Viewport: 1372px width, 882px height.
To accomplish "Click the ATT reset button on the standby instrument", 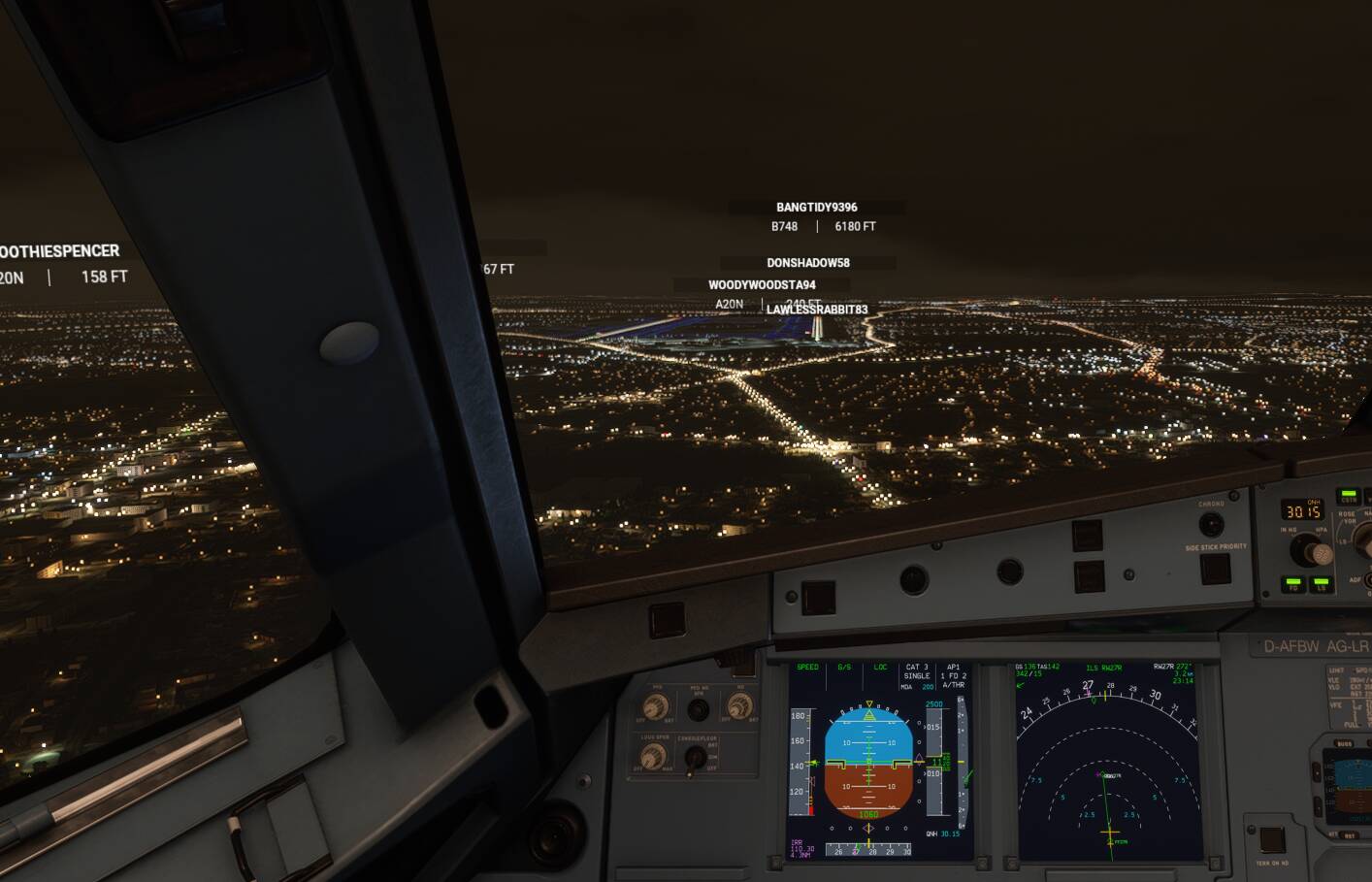I will [1351, 834].
